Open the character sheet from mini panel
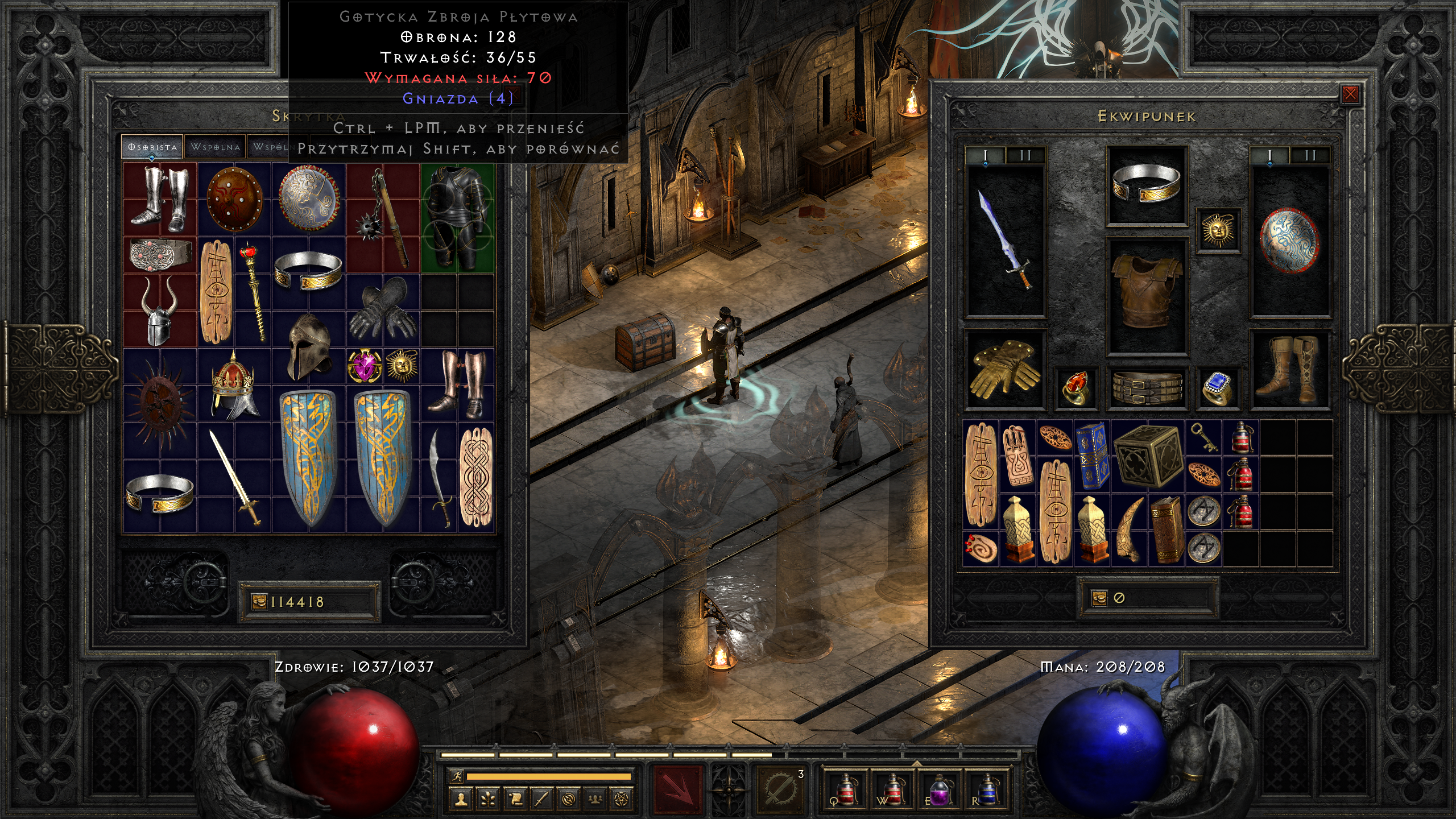The image size is (1456, 819). click(x=461, y=800)
